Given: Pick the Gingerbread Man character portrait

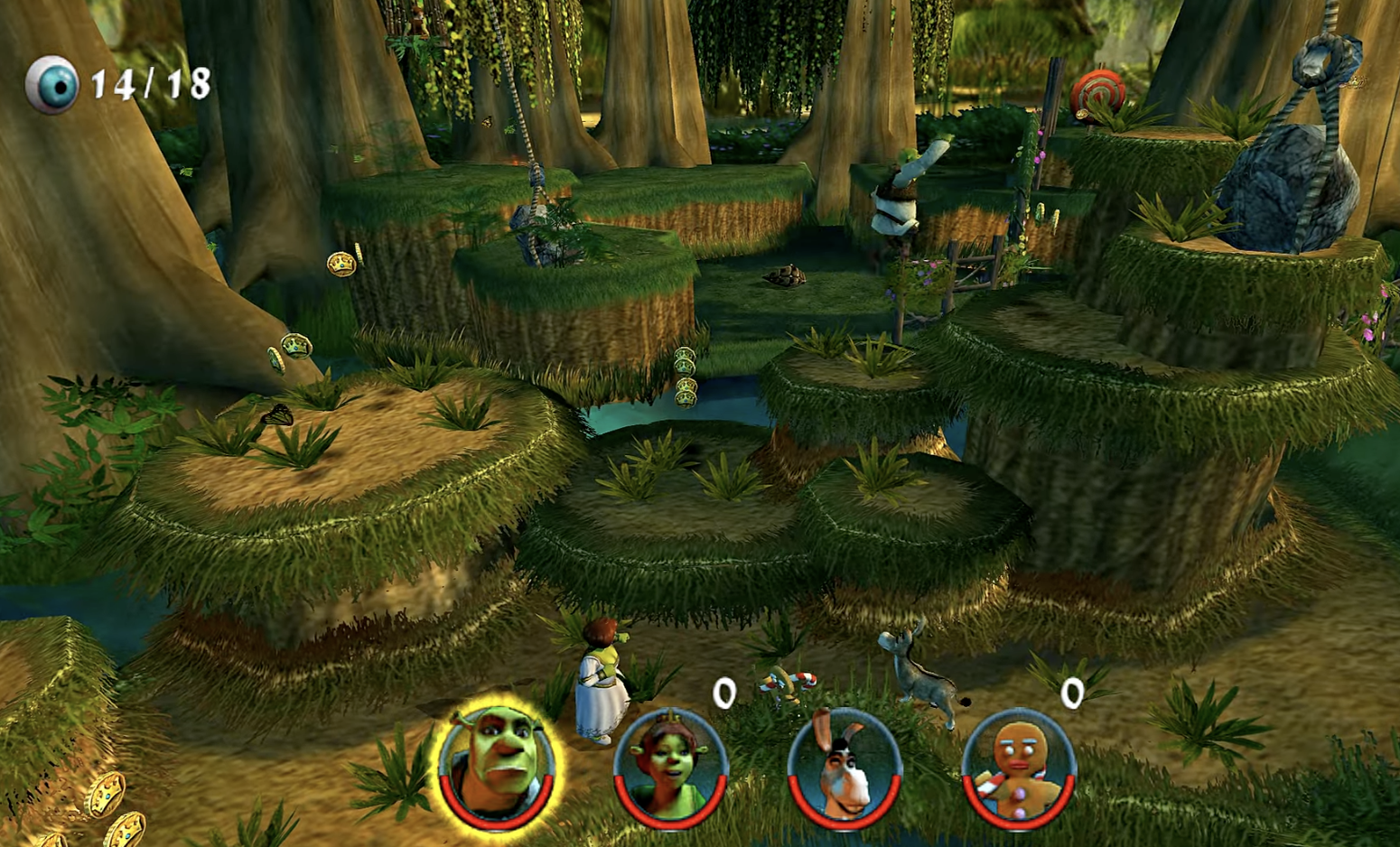Looking at the screenshot, I should [1018, 769].
